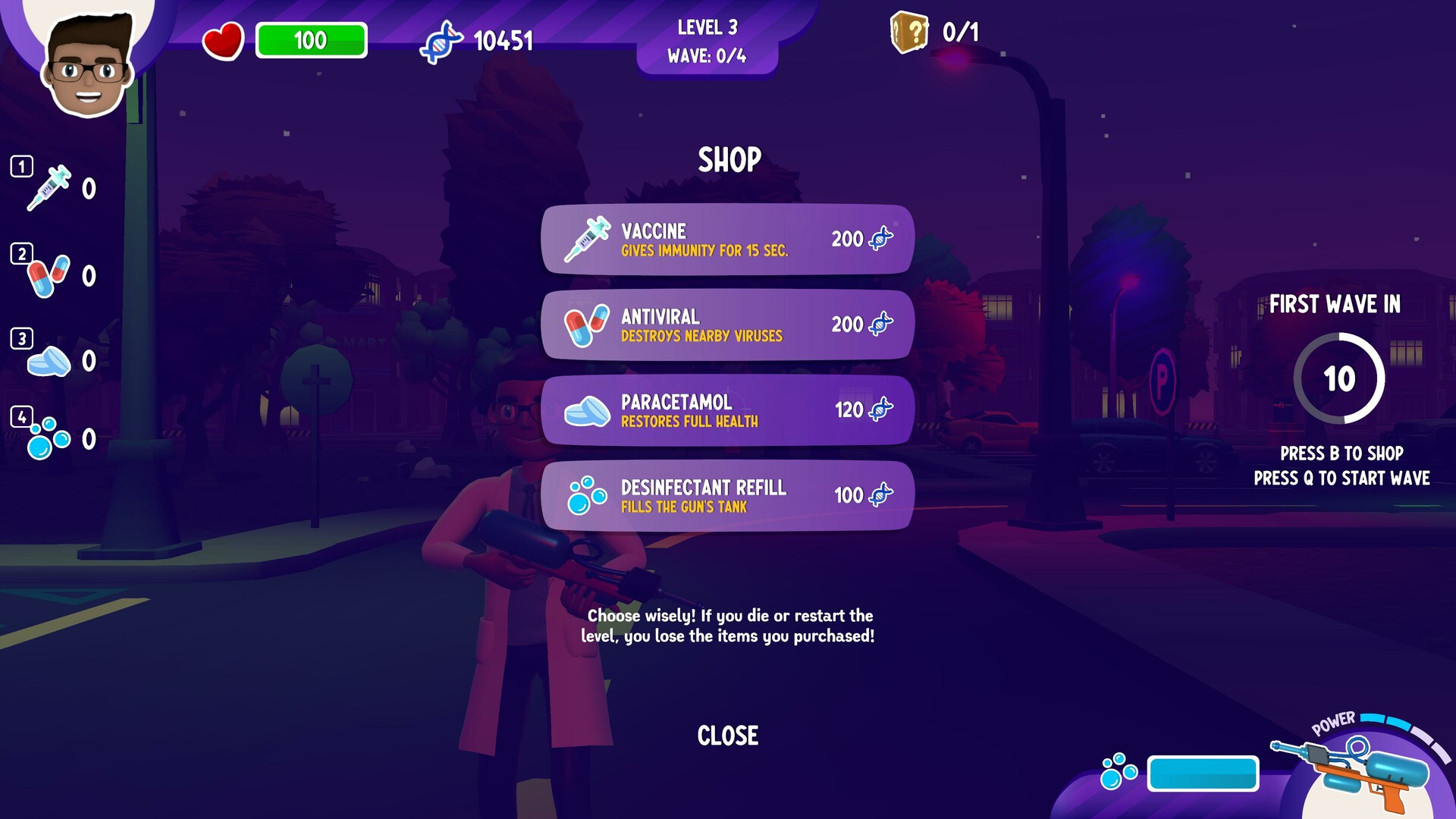Open the player avatar portrait

click(x=86, y=64)
